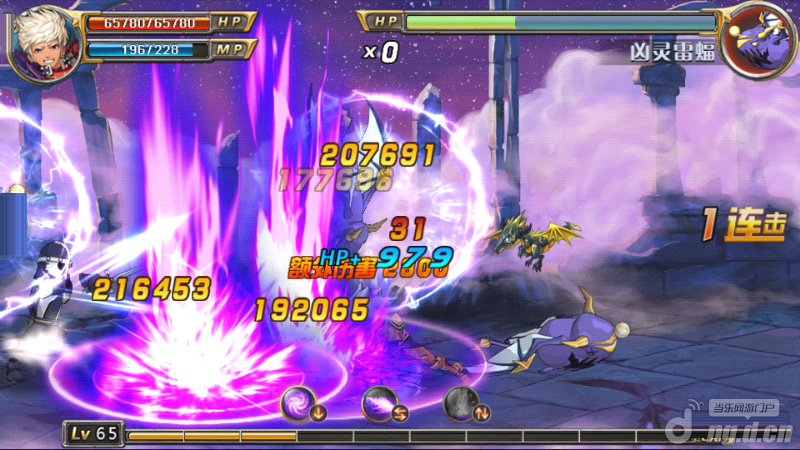
Task: Activate the purple vortex skill
Action: coord(297,403)
